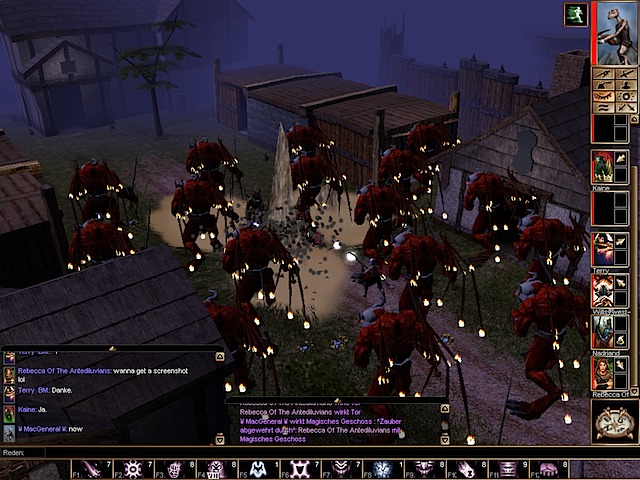Screen dimensions: 640x480
Task: Click your own character portrait
Action: click(x=615, y=32)
